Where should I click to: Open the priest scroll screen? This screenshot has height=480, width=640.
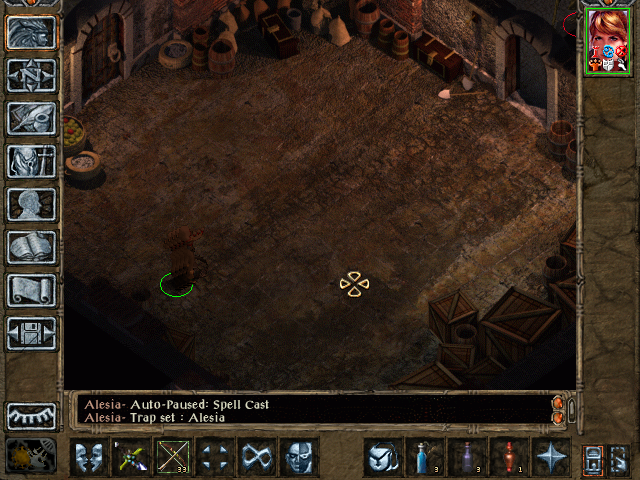pos(31,290)
